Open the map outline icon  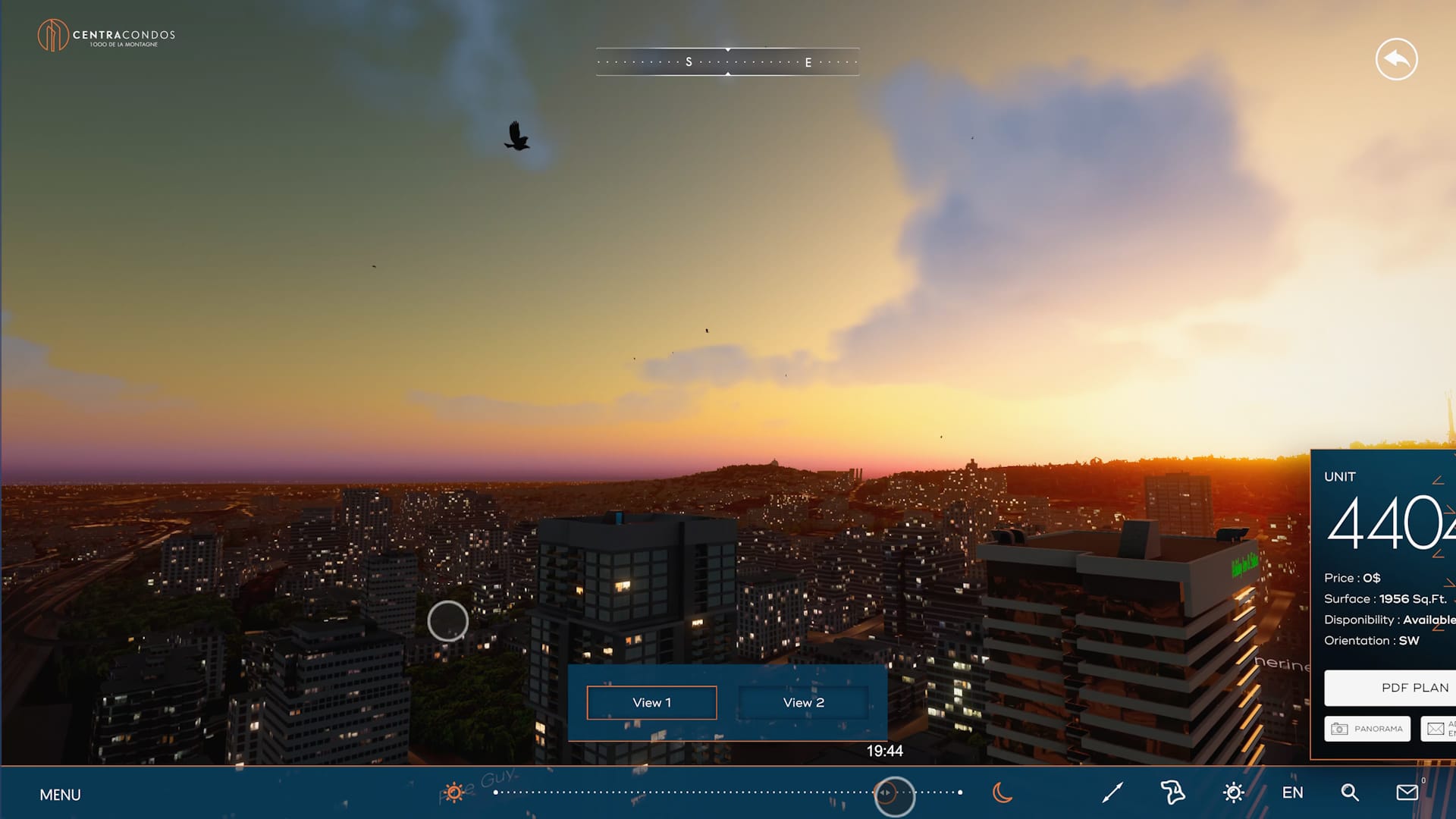pos(1172,792)
